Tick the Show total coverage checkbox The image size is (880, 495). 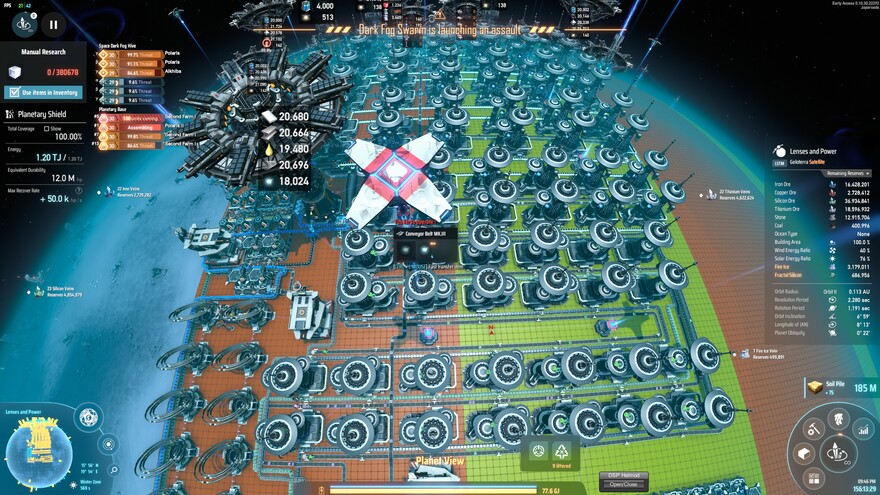(x=44, y=129)
